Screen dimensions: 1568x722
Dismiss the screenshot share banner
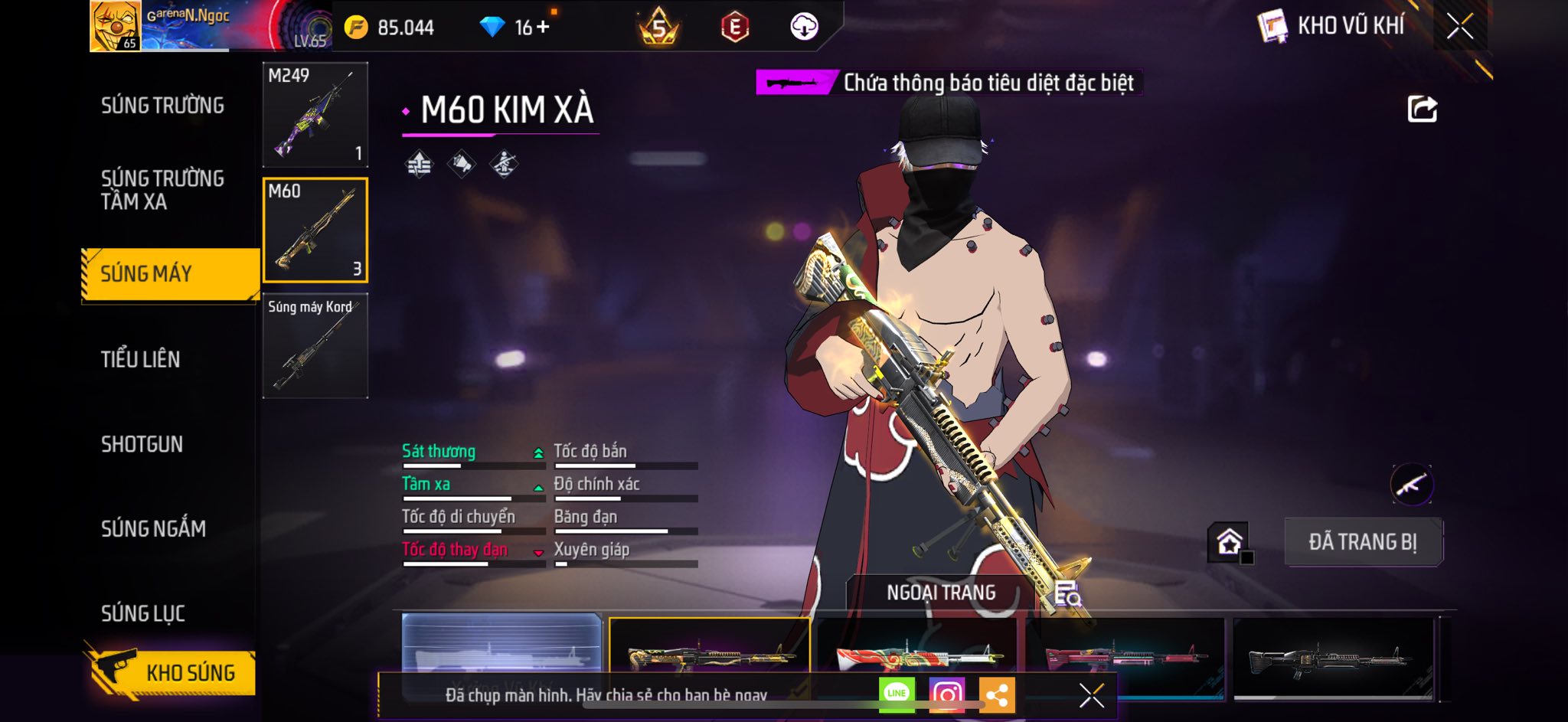click(1091, 695)
